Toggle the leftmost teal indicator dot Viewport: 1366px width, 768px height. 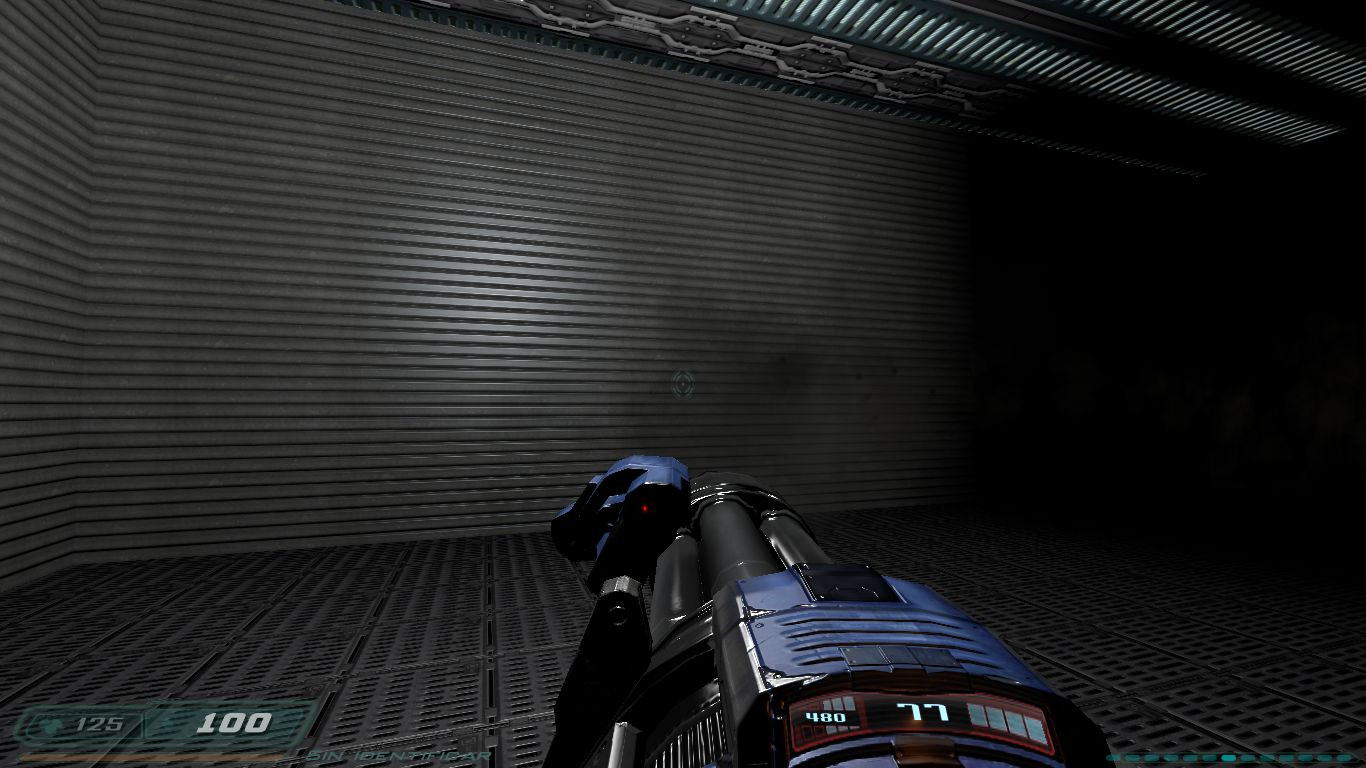(x=1111, y=757)
